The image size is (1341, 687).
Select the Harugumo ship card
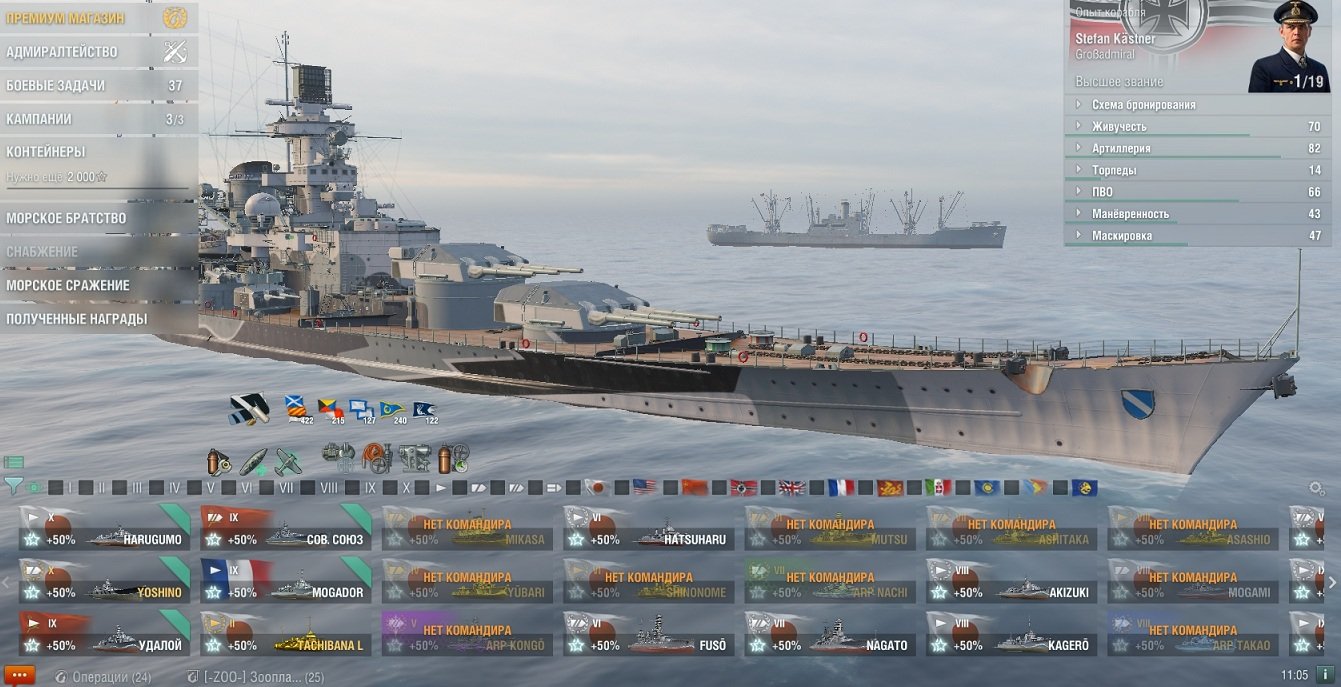(x=103, y=528)
